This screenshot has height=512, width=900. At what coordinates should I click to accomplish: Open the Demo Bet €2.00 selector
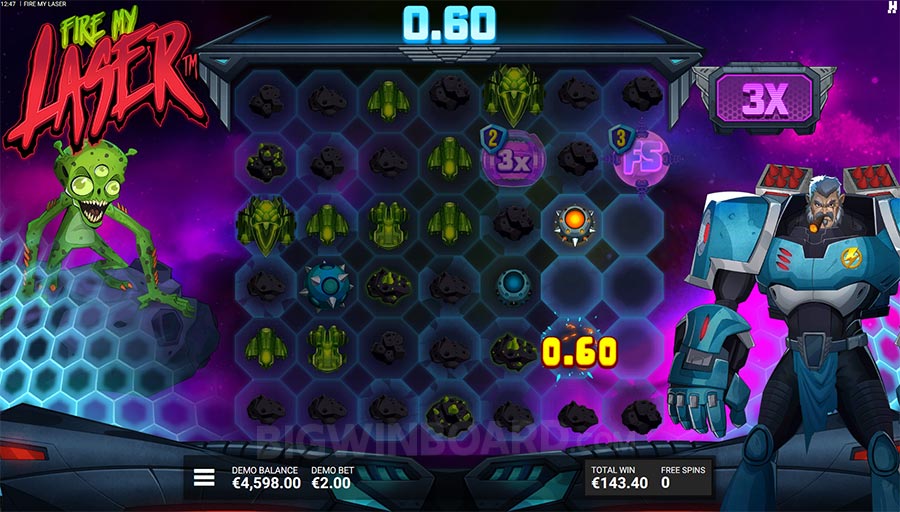click(331, 477)
